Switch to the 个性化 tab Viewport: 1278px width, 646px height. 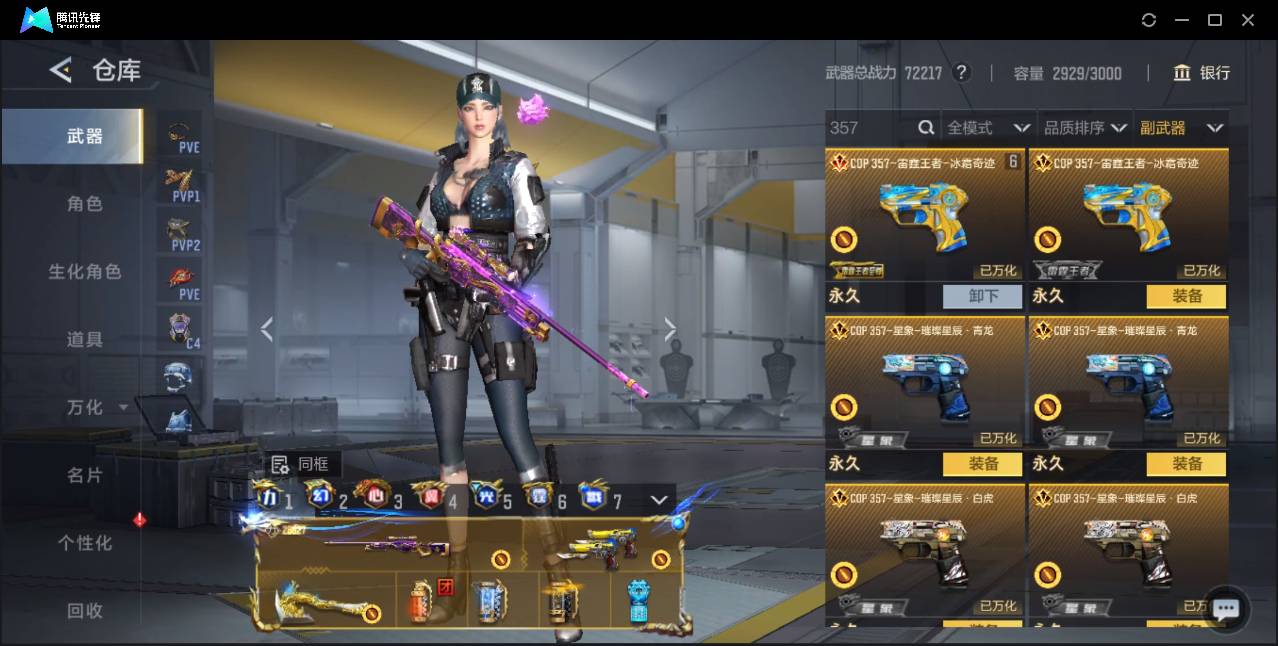85,543
